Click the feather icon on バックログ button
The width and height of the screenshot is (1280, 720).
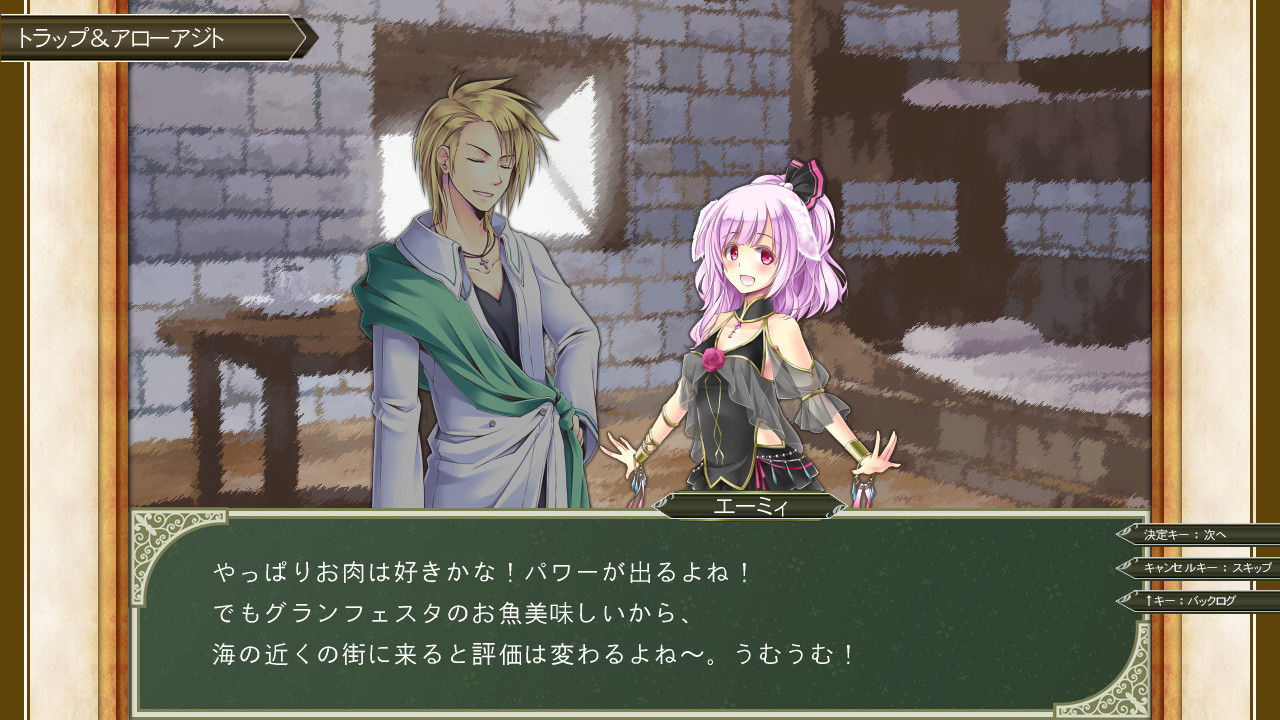pyautogui.click(x=1128, y=598)
